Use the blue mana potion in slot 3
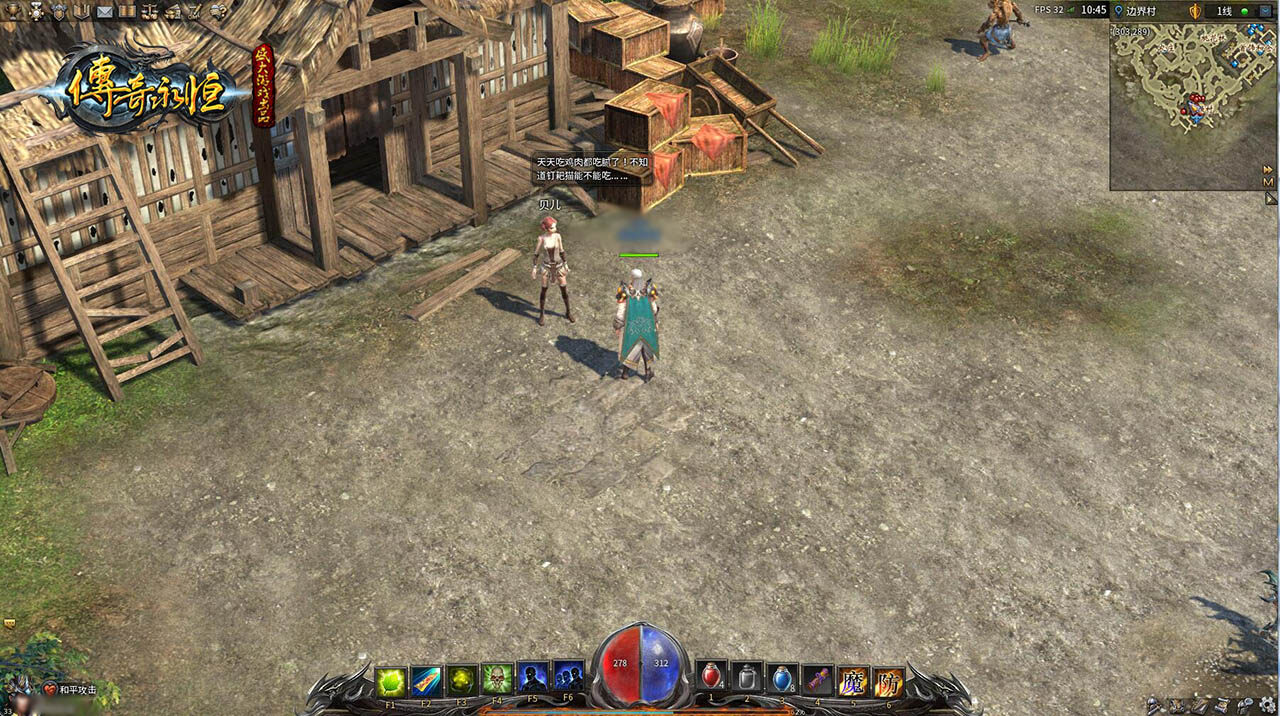The height and width of the screenshot is (716, 1280). coord(783,680)
